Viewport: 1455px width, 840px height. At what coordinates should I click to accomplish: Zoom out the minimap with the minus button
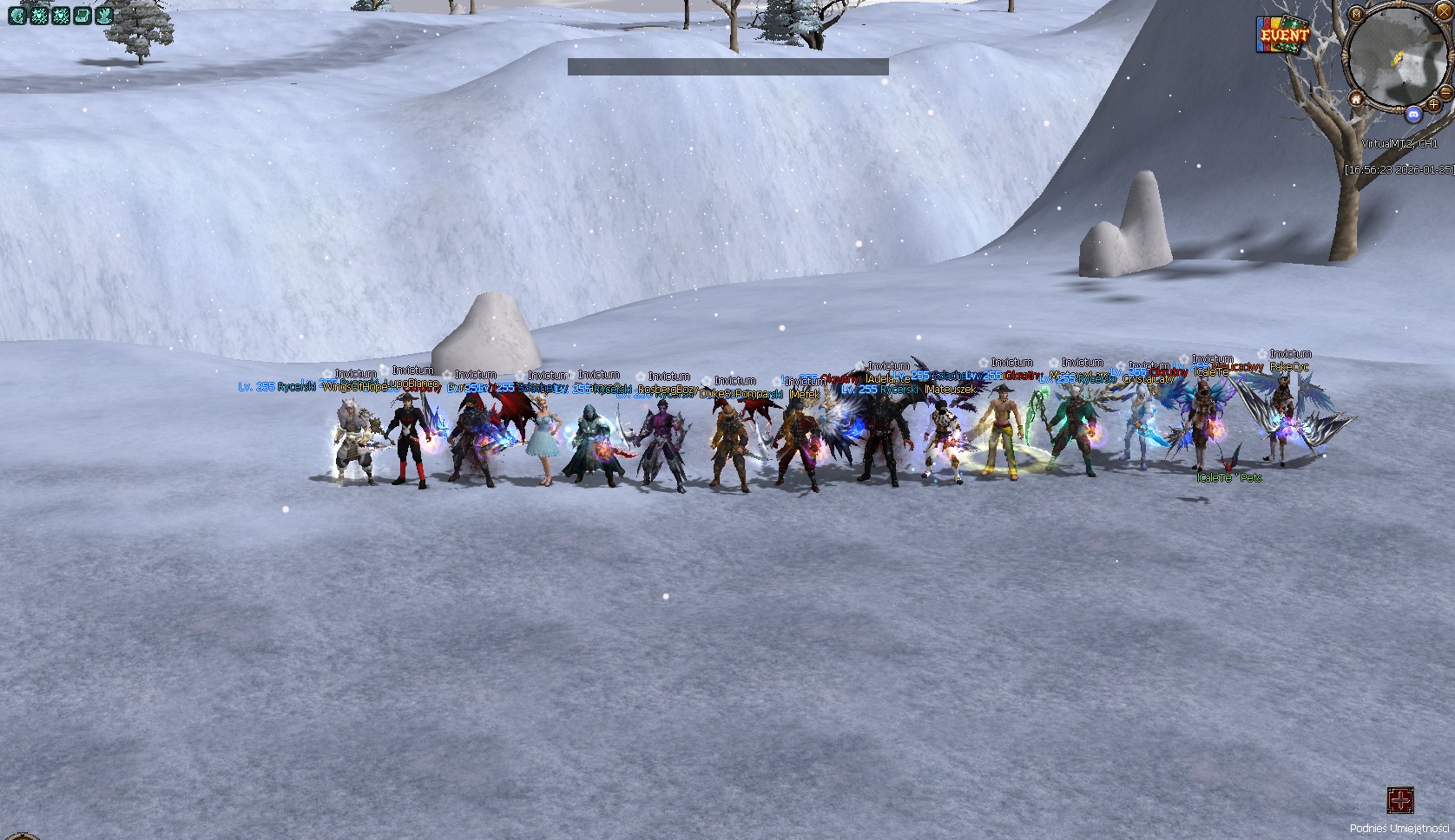(1445, 92)
